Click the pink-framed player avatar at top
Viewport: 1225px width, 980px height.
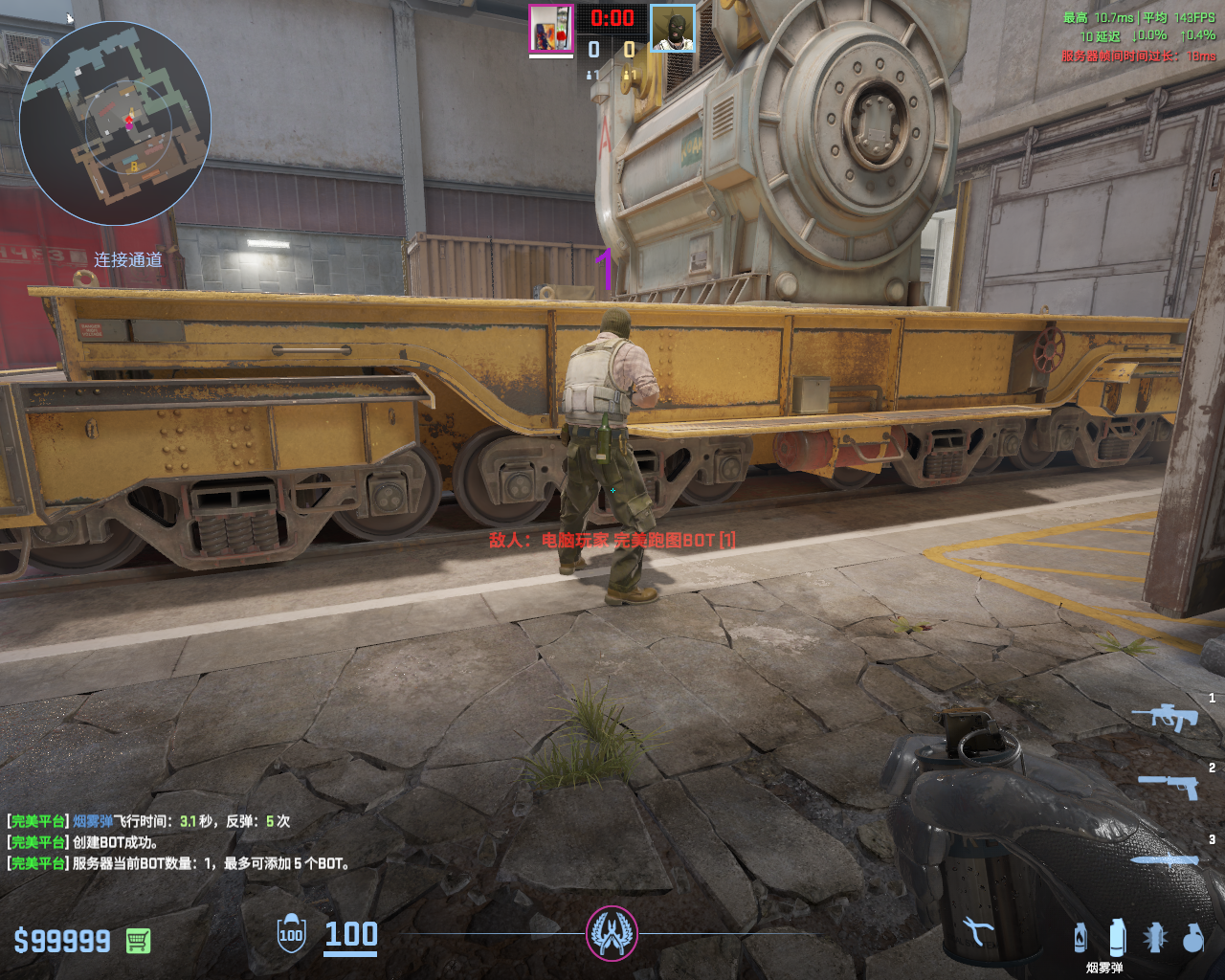(551, 30)
